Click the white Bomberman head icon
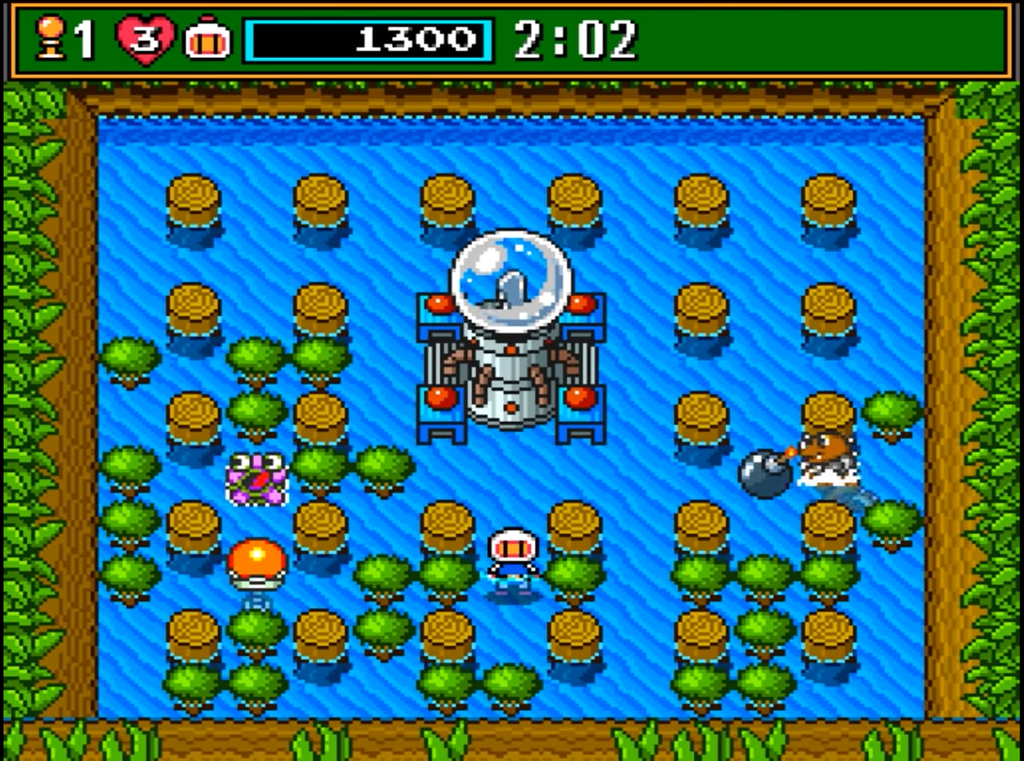 (207, 40)
